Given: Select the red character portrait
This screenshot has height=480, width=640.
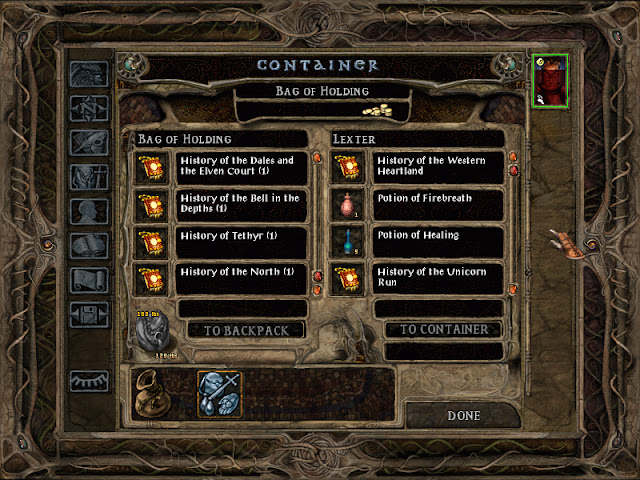Looking at the screenshot, I should pos(550,81).
